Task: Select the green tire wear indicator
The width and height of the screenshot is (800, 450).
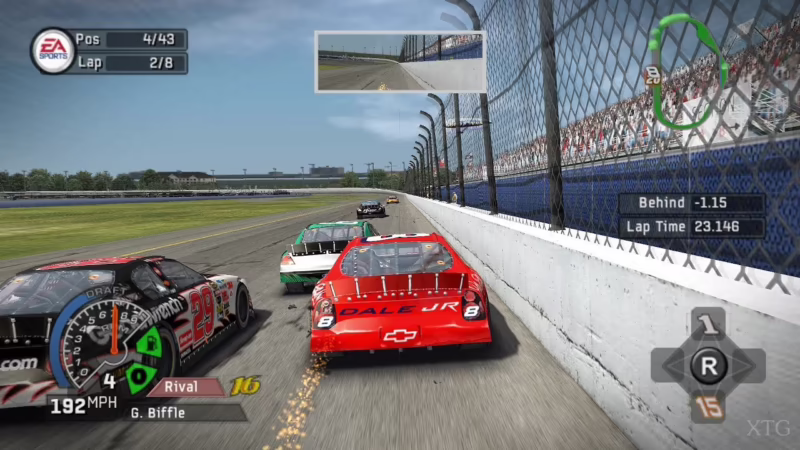Action: pyautogui.click(x=140, y=377)
